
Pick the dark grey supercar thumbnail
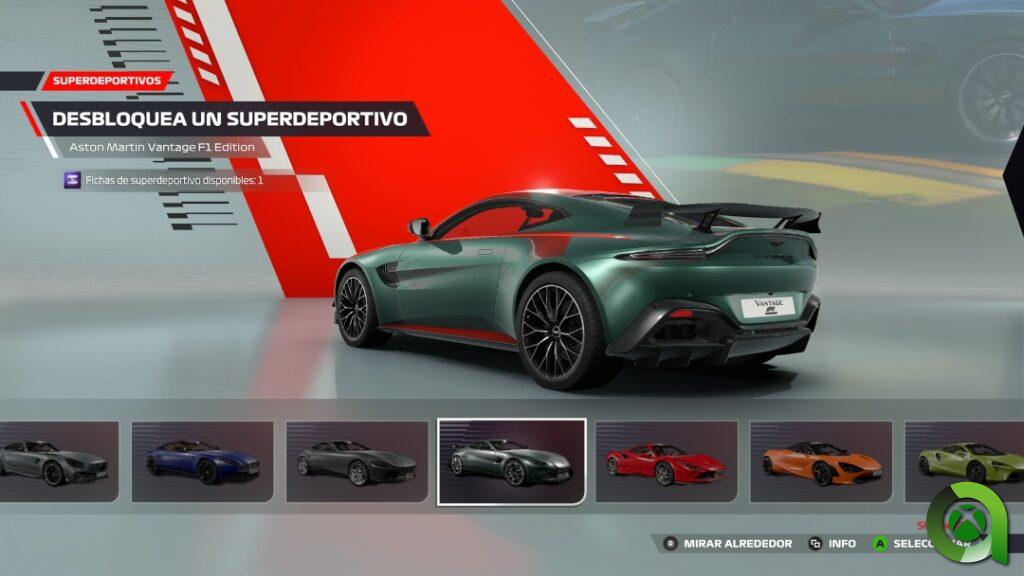(x=357, y=461)
